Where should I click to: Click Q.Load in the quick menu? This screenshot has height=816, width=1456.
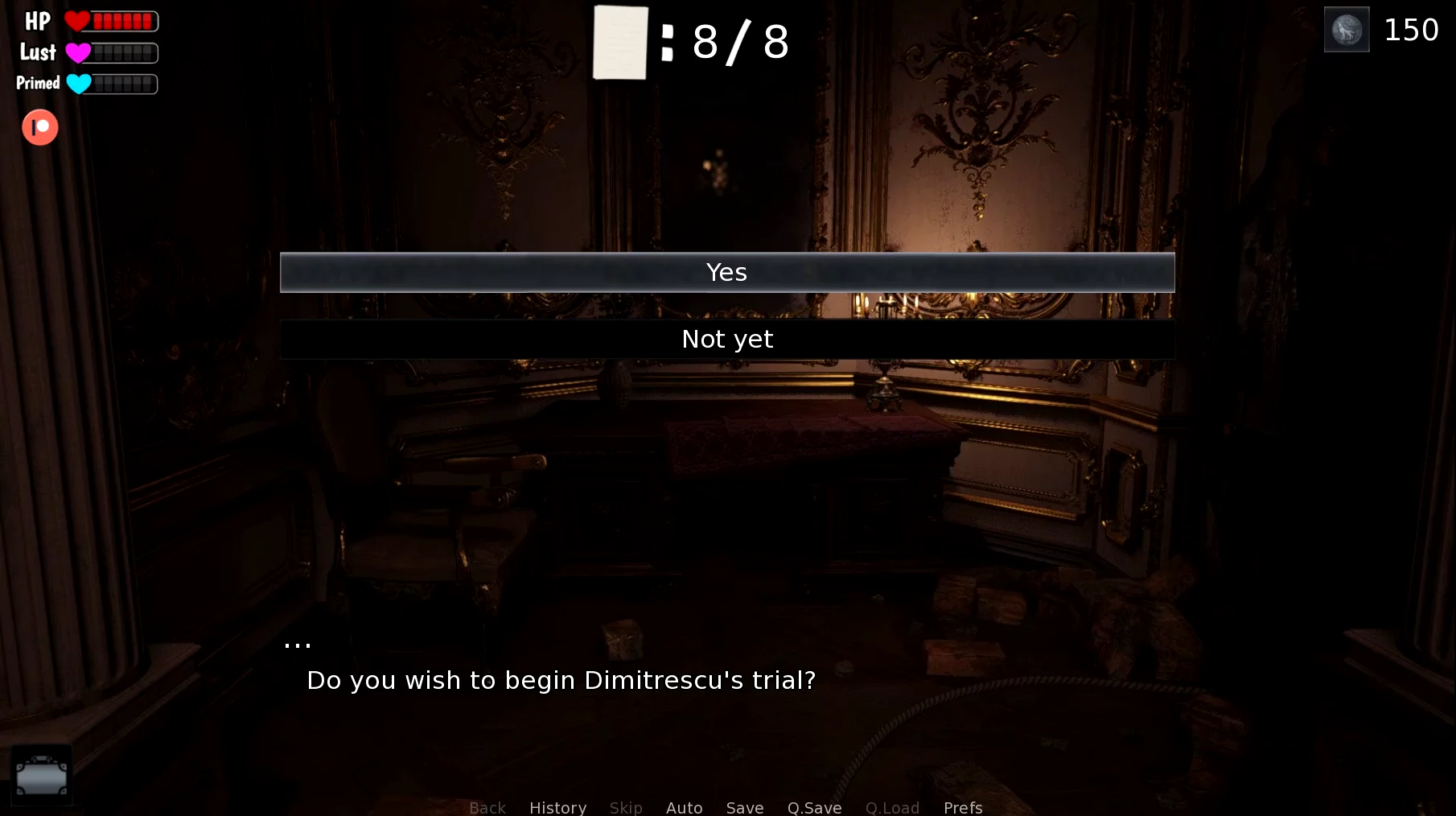click(892, 807)
